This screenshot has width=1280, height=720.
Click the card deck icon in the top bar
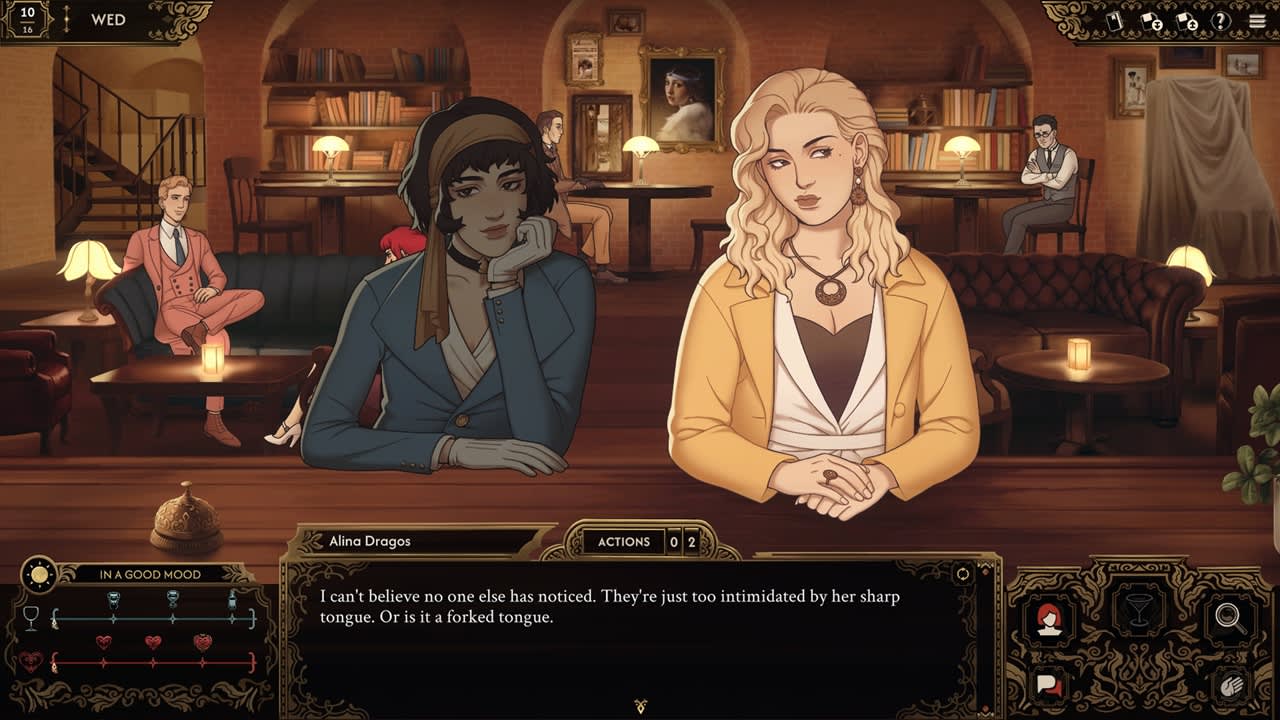[x=1114, y=20]
